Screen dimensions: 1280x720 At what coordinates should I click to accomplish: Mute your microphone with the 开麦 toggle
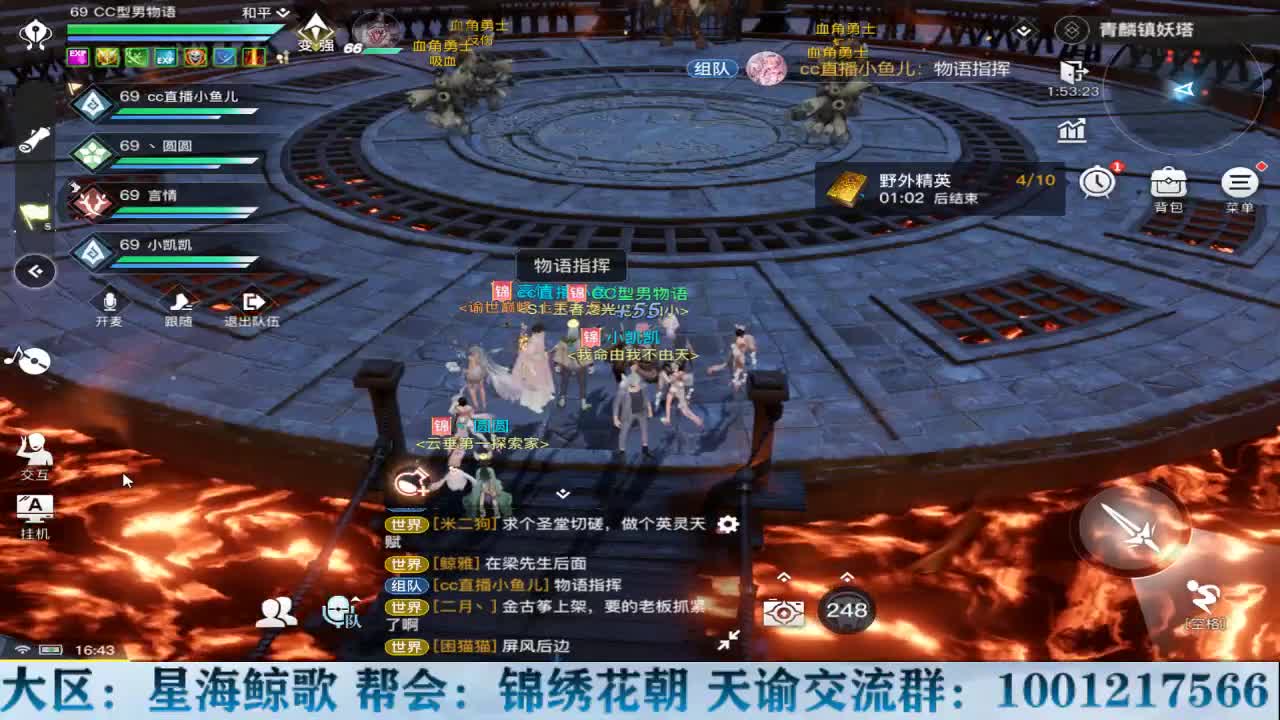109,303
